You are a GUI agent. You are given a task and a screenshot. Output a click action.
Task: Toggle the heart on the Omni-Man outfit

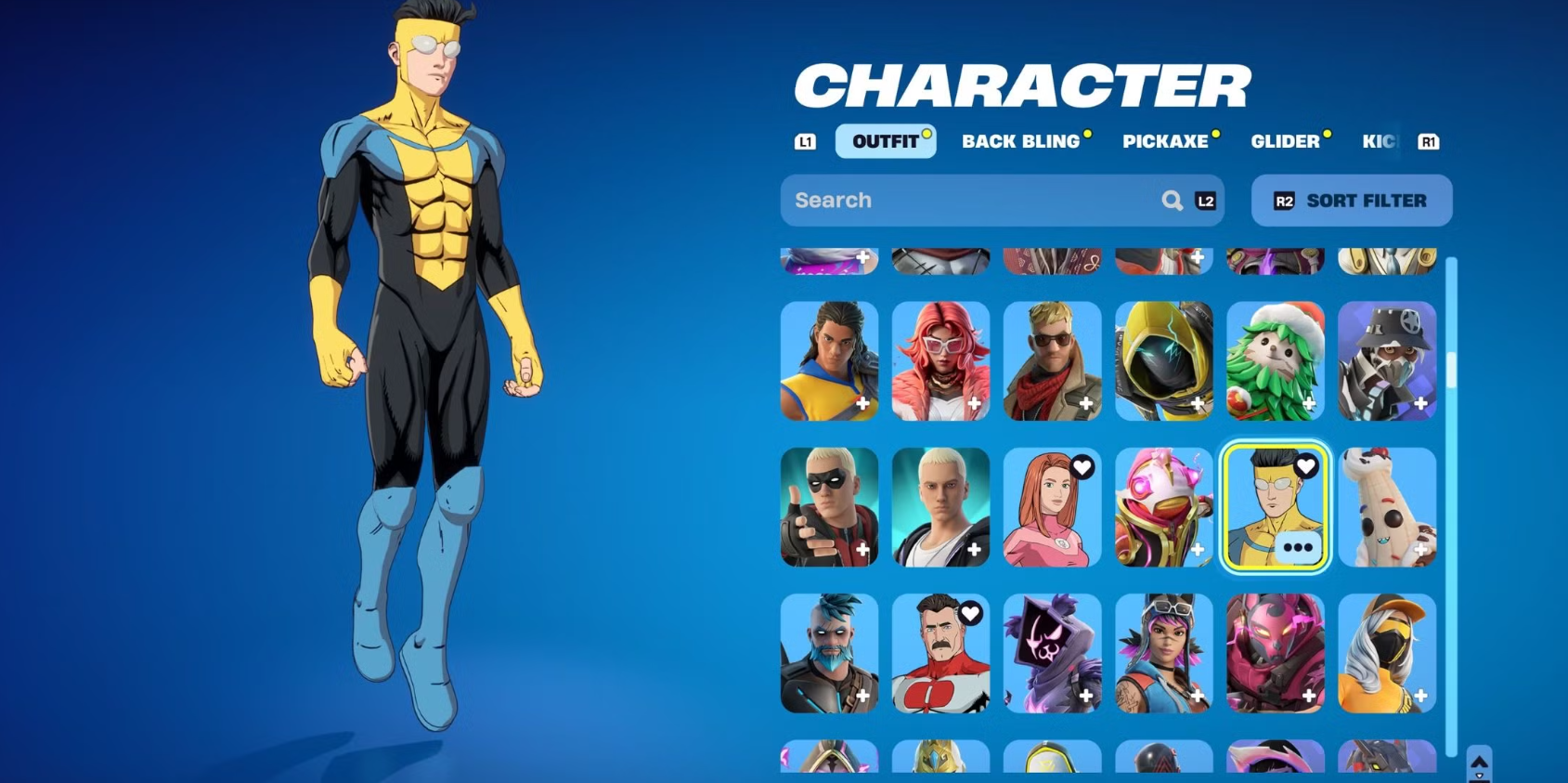coord(970,612)
